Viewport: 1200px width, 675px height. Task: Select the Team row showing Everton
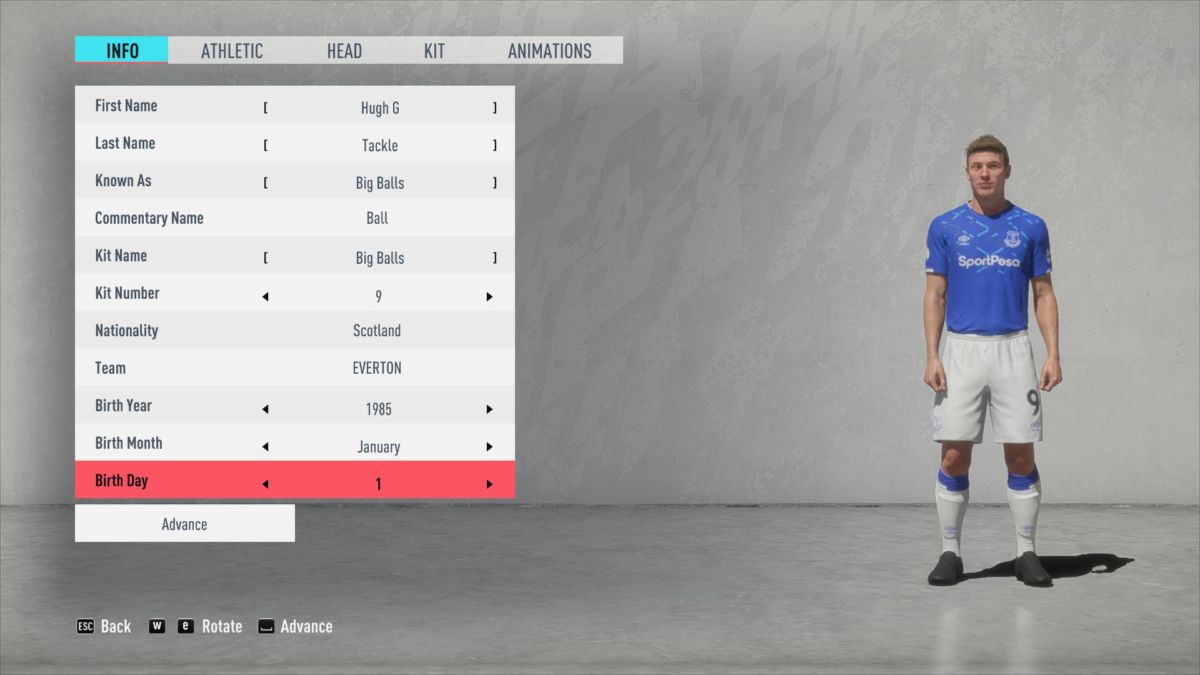(x=295, y=368)
